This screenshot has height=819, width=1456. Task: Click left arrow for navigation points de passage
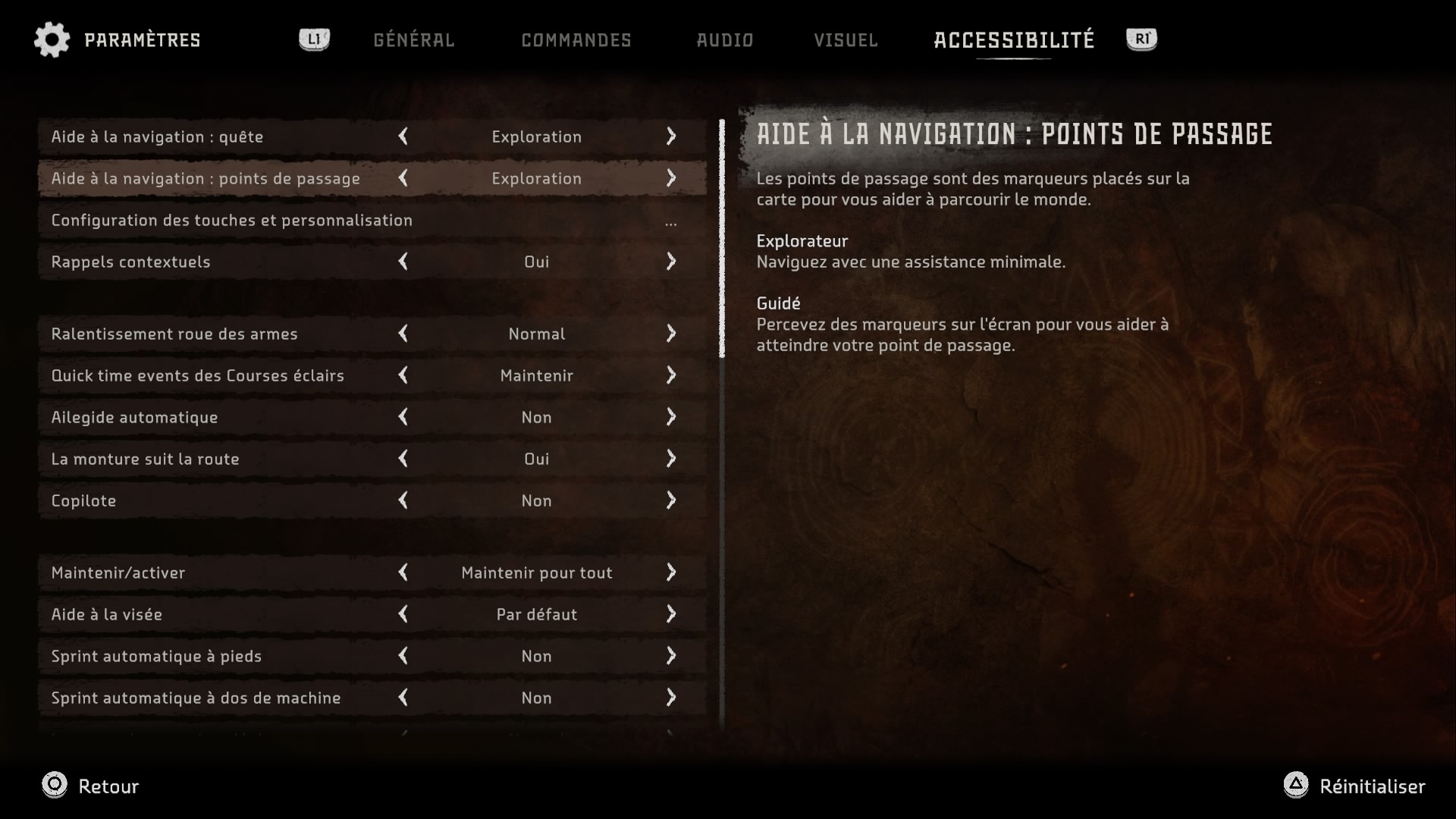click(x=403, y=178)
